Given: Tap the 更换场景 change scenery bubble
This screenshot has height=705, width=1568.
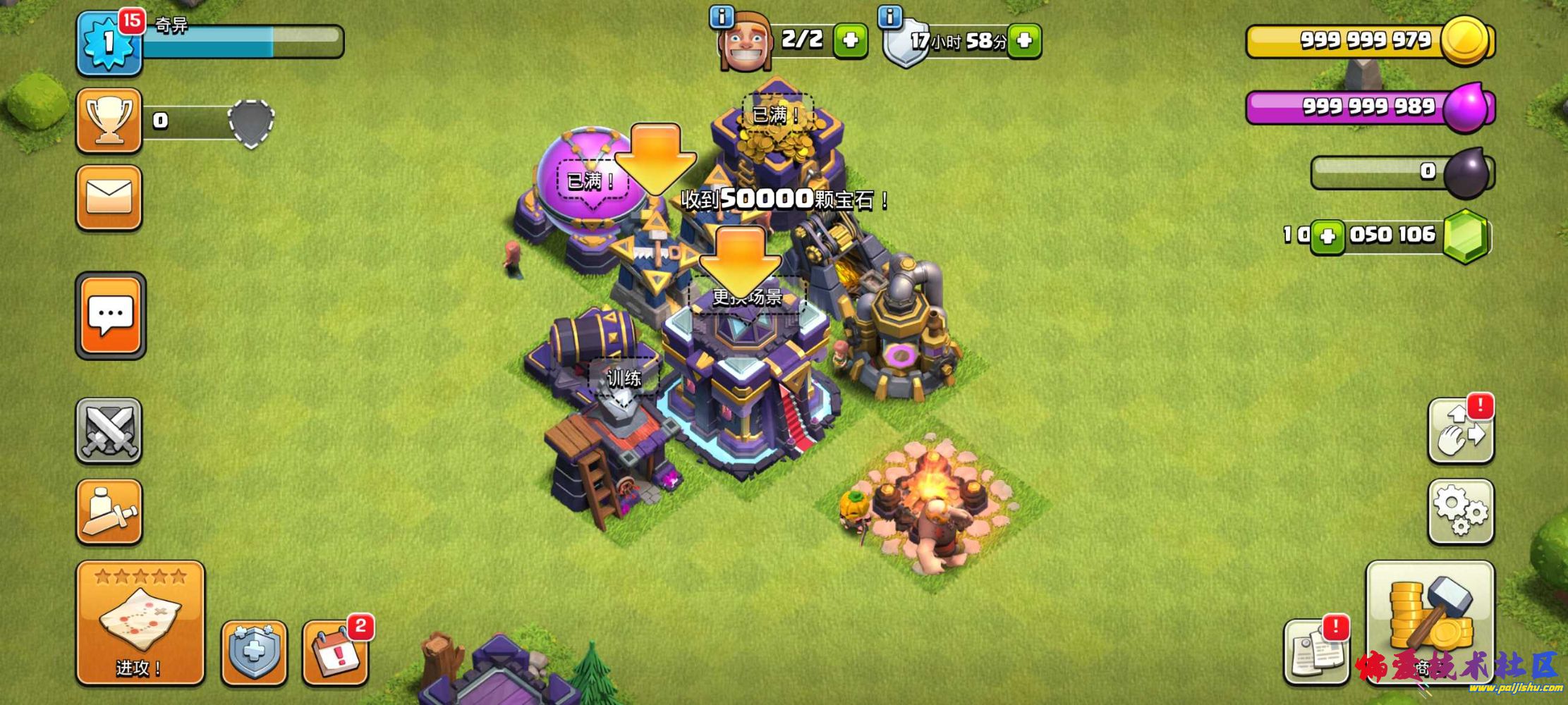Looking at the screenshot, I should [747, 298].
